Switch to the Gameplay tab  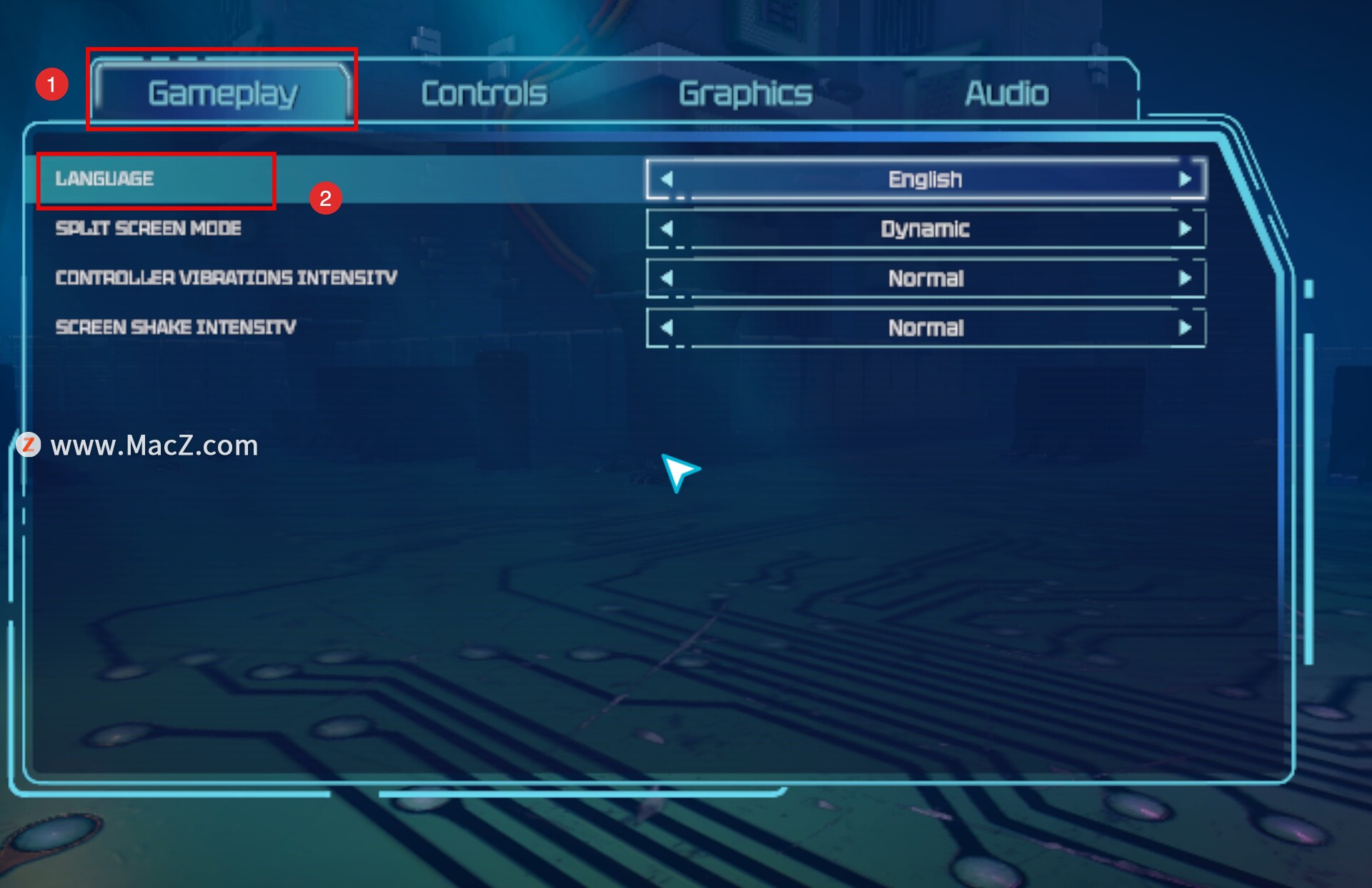[x=222, y=93]
